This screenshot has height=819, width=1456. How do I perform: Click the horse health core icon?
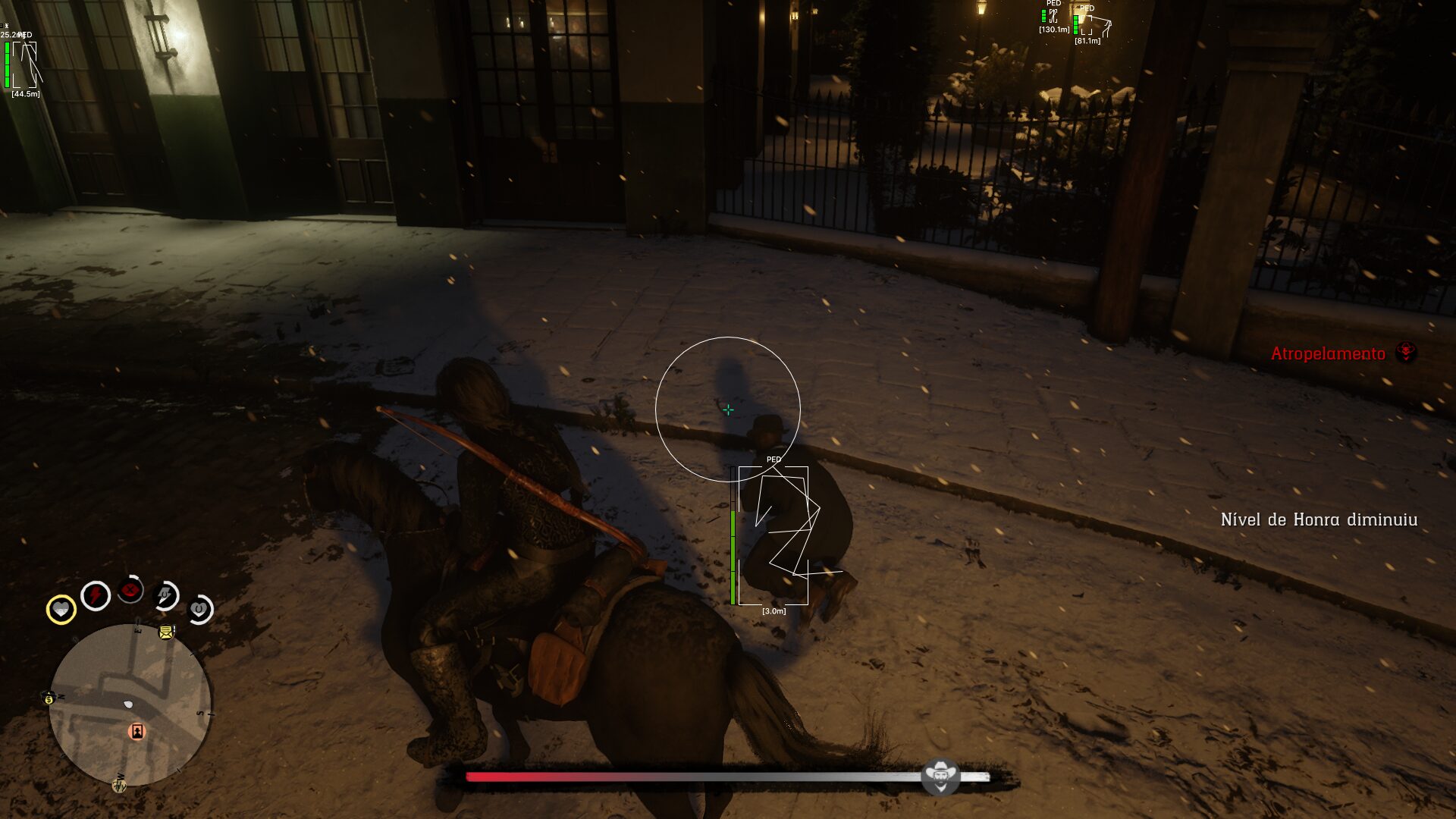pos(199,609)
